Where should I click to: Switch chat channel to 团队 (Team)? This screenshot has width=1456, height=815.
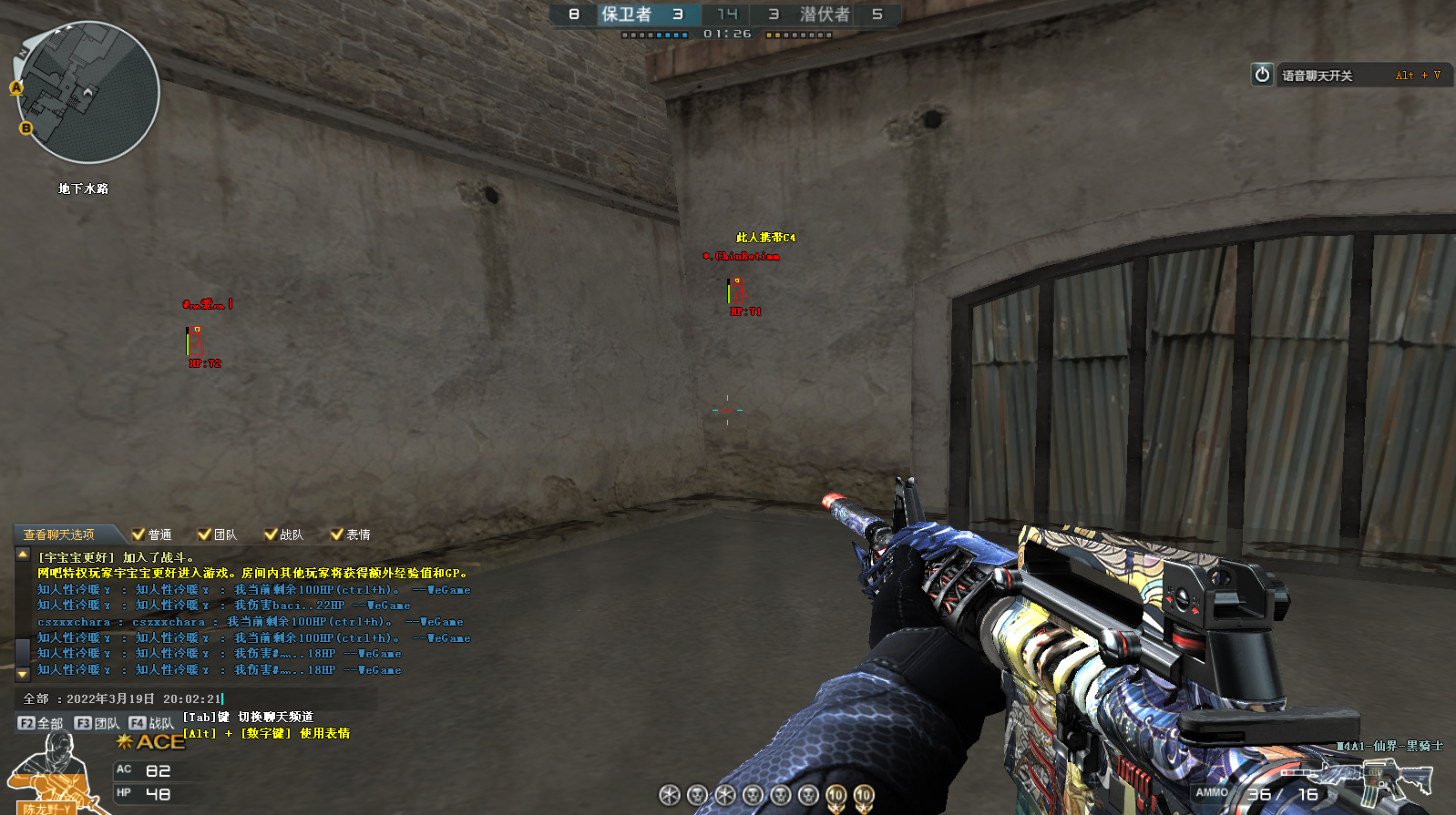[x=97, y=723]
